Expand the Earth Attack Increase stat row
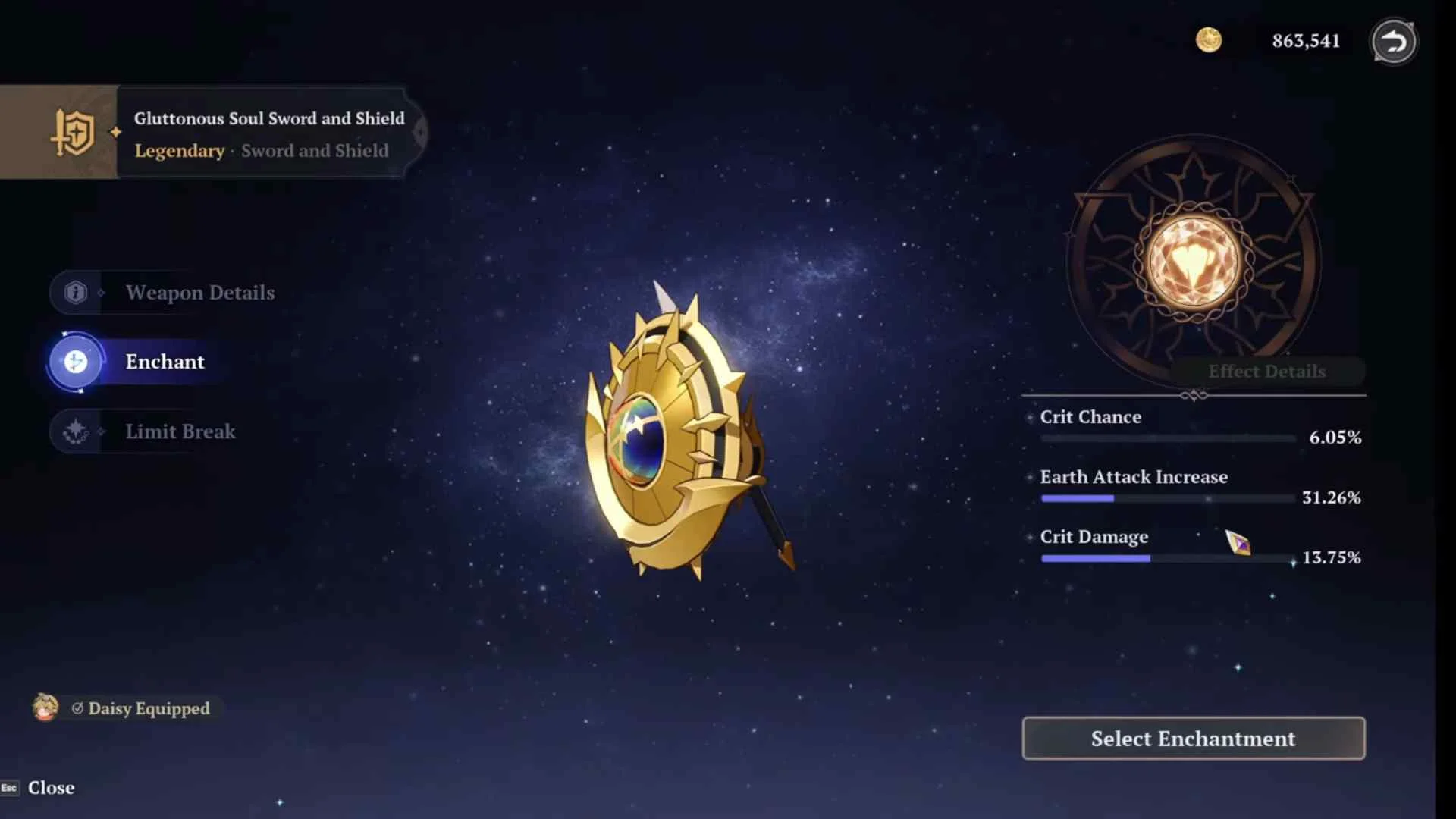Screen dimensions: 1456x819 [x=1134, y=477]
